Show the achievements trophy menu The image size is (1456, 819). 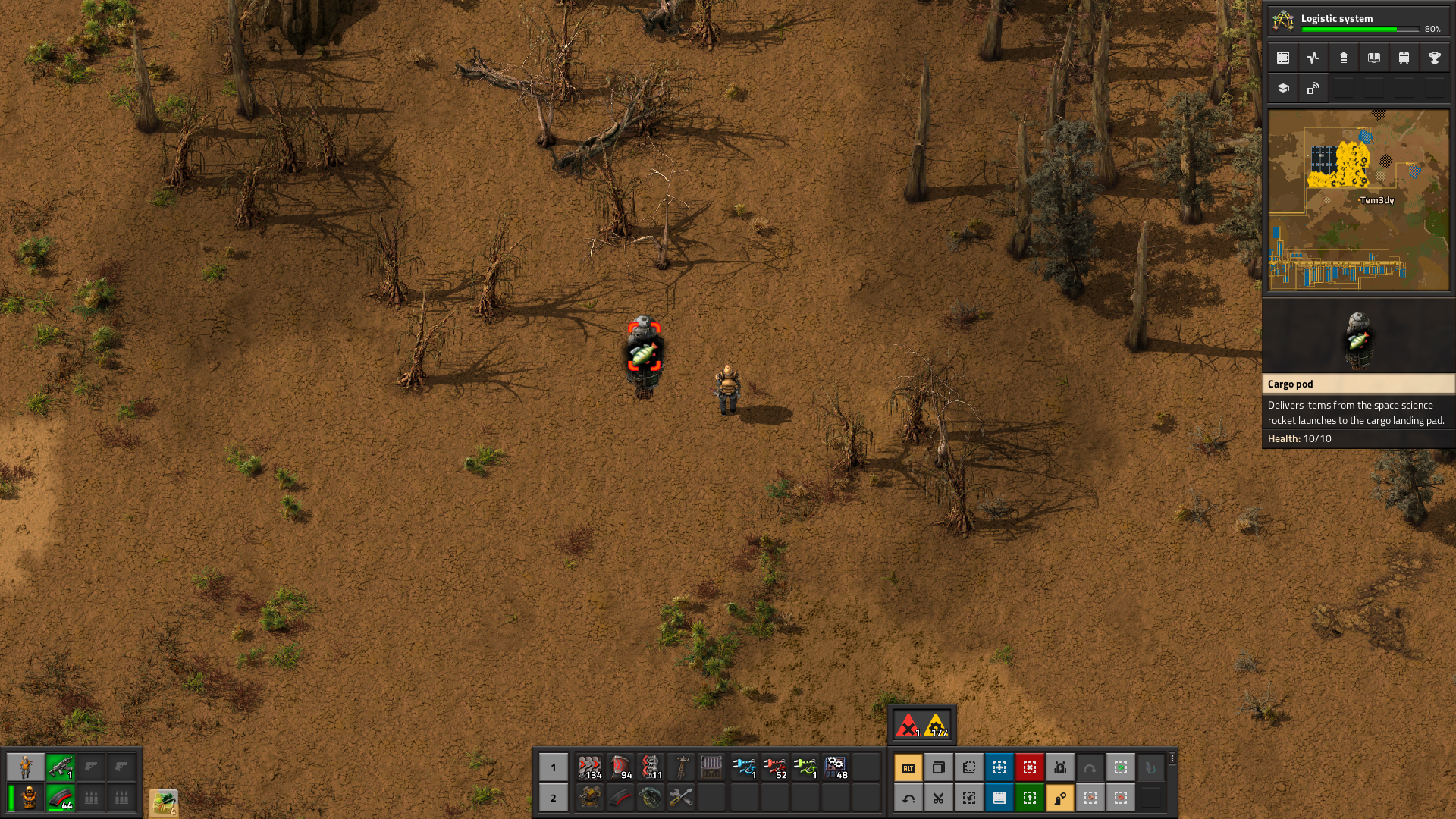pos(1434,58)
